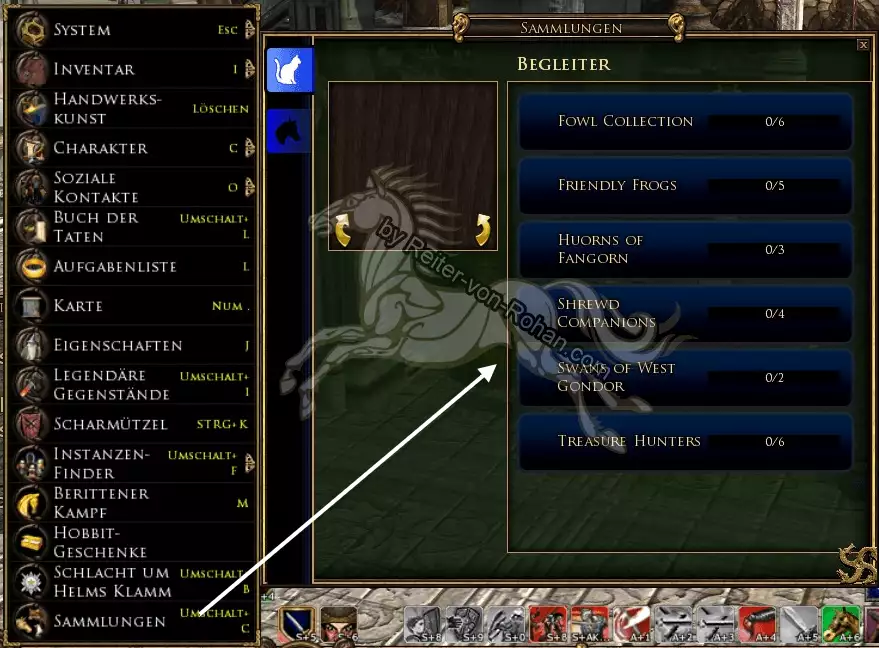Open the Instanzen-Finder
This screenshot has width=879, height=648.
click(x=101, y=463)
